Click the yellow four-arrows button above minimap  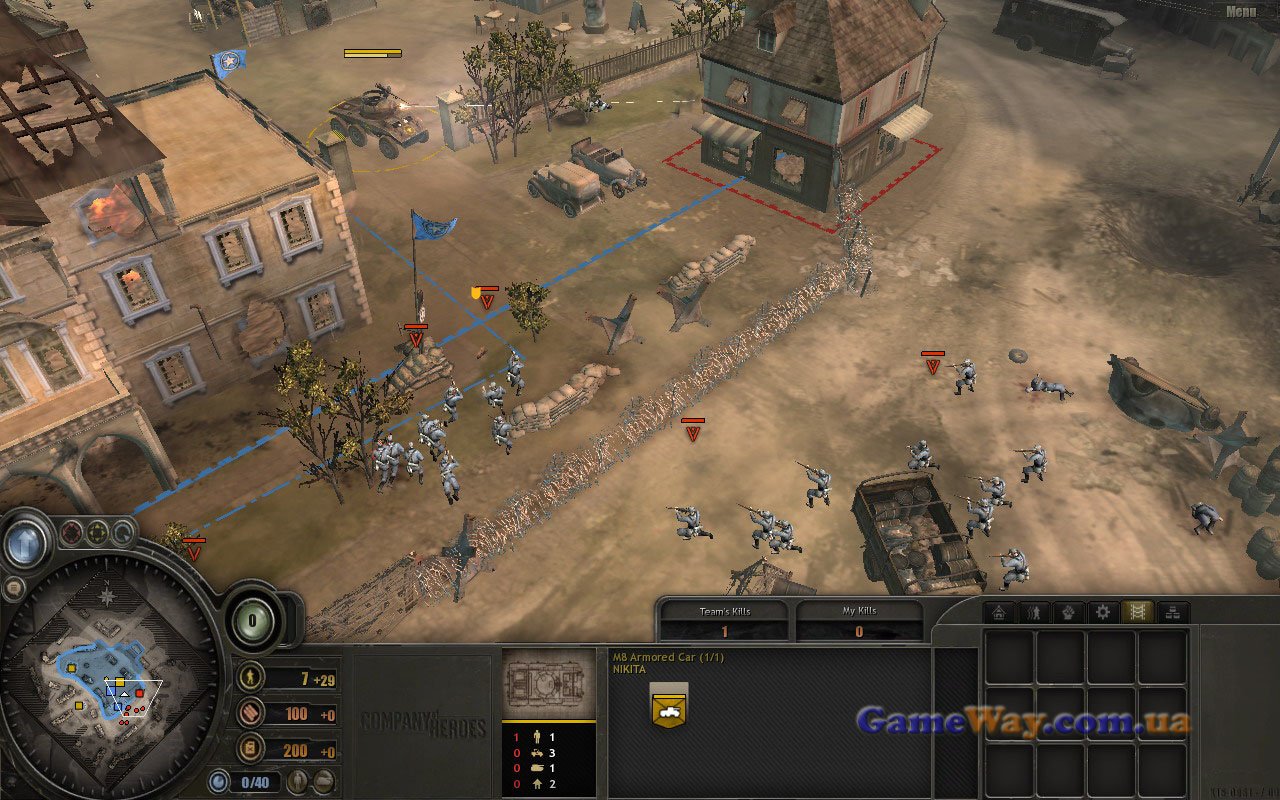click(x=97, y=533)
